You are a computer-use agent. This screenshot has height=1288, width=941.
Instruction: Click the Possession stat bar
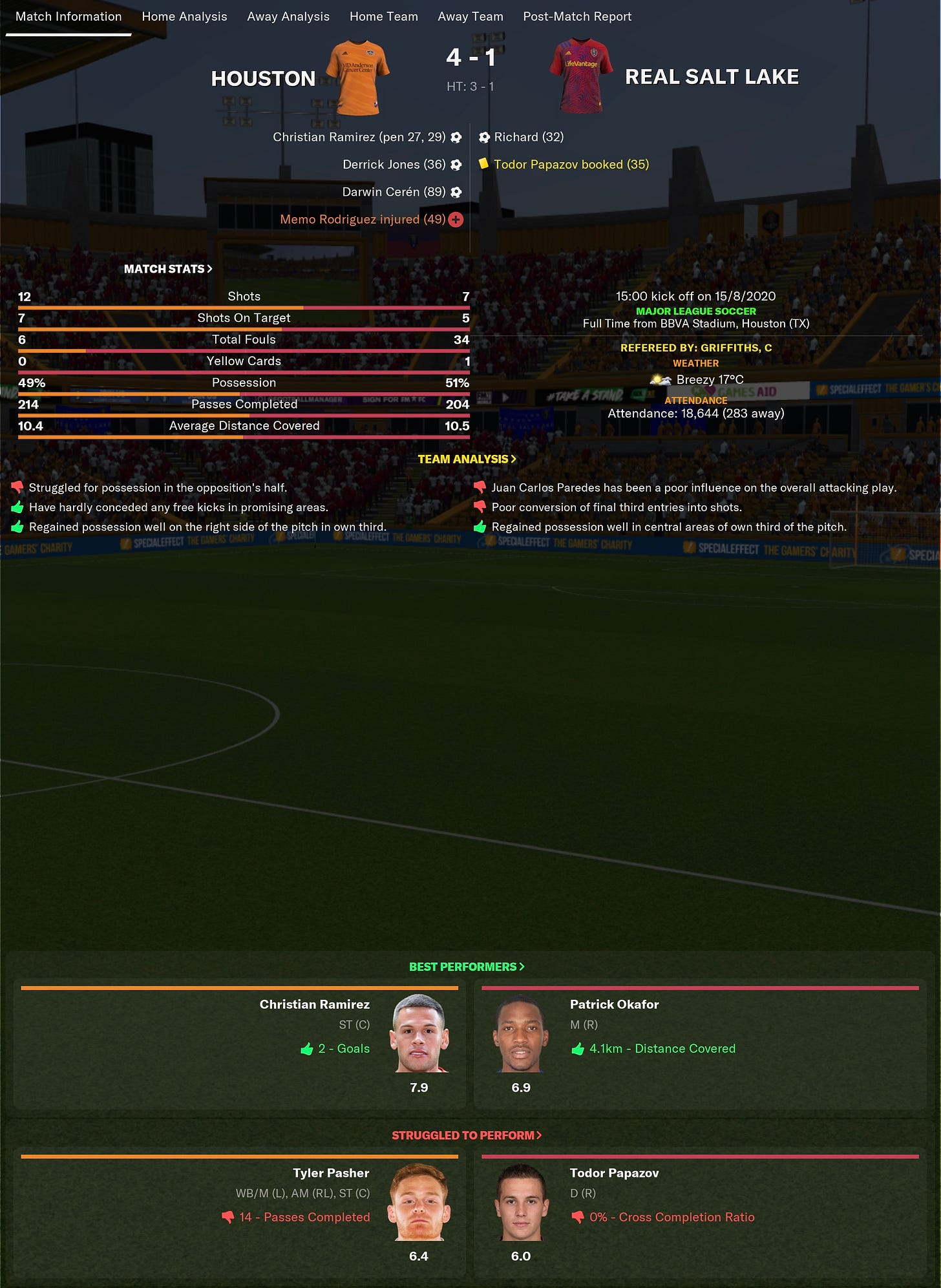pyautogui.click(x=244, y=383)
